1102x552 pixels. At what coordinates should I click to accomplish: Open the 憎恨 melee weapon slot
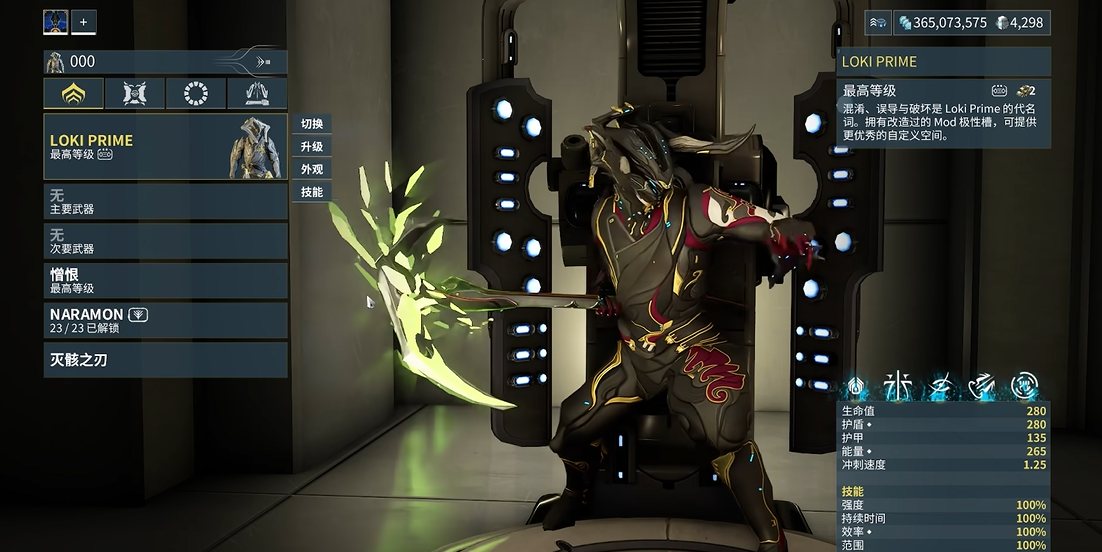click(165, 281)
